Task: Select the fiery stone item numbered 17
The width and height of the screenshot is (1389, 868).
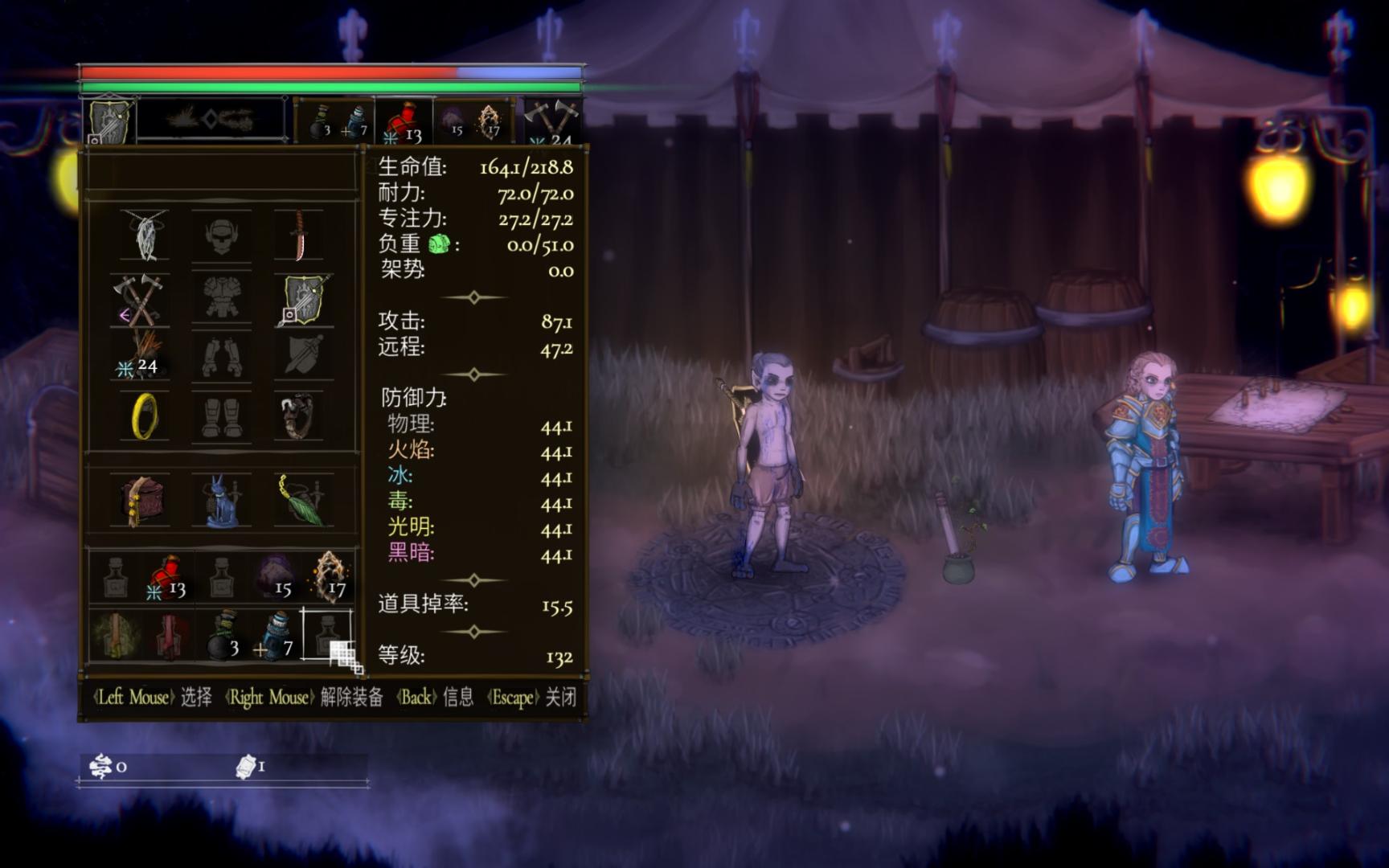Action: click(331, 573)
